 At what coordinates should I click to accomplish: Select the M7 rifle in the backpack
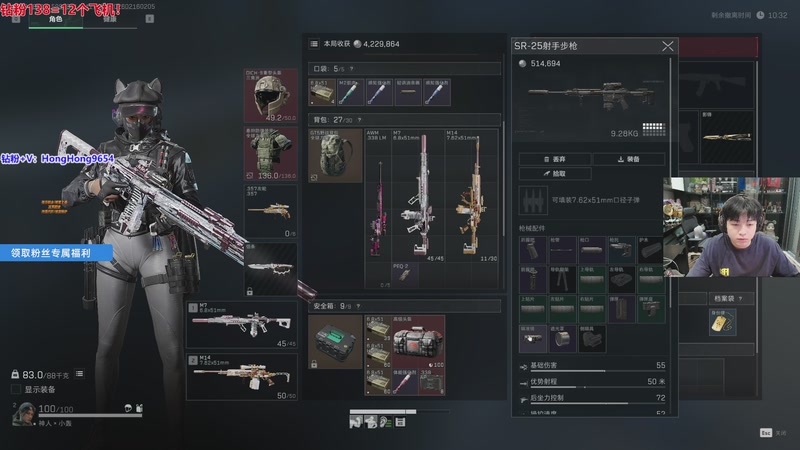pyautogui.click(x=416, y=195)
